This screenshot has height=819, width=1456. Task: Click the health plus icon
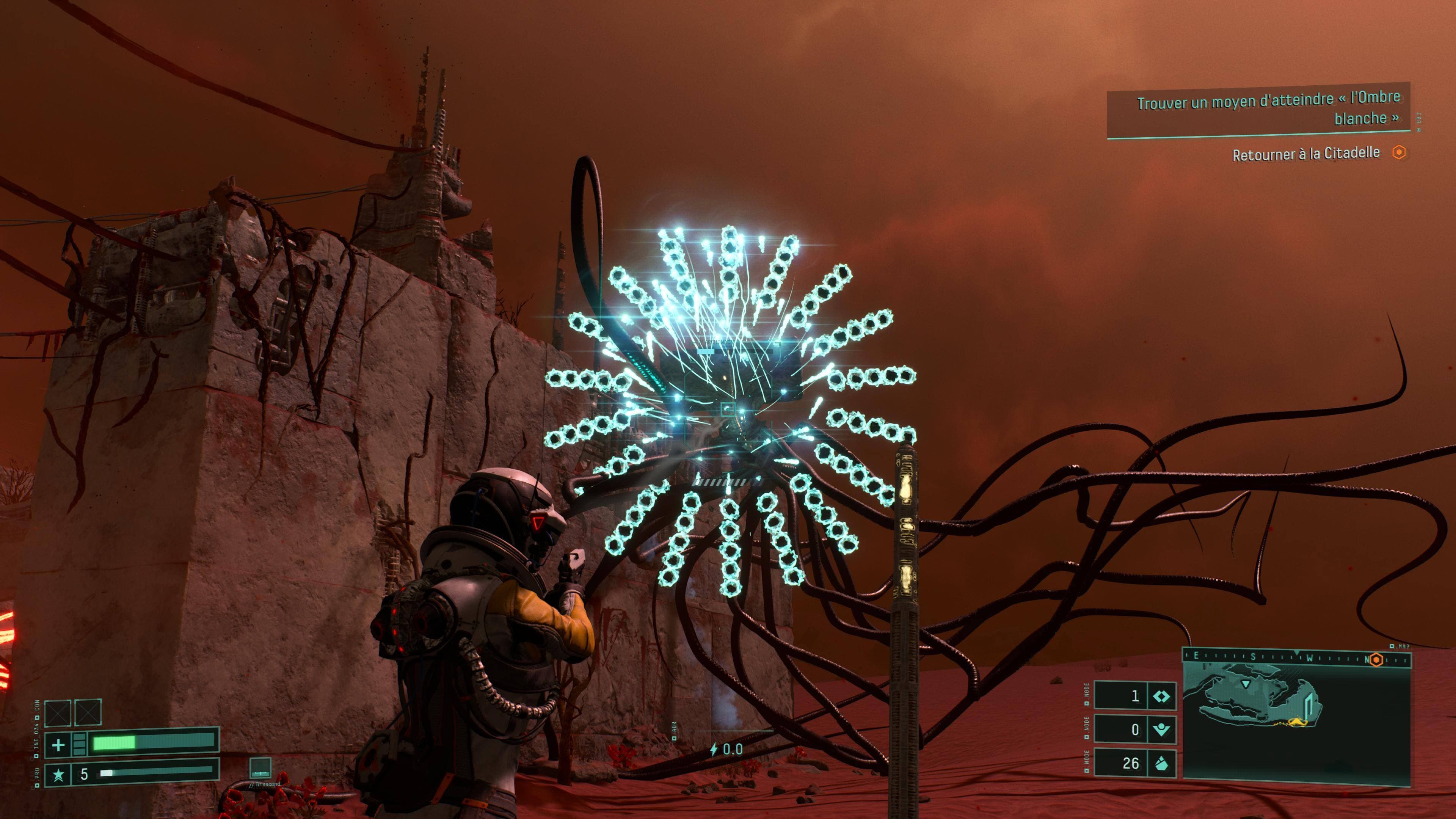(x=58, y=745)
